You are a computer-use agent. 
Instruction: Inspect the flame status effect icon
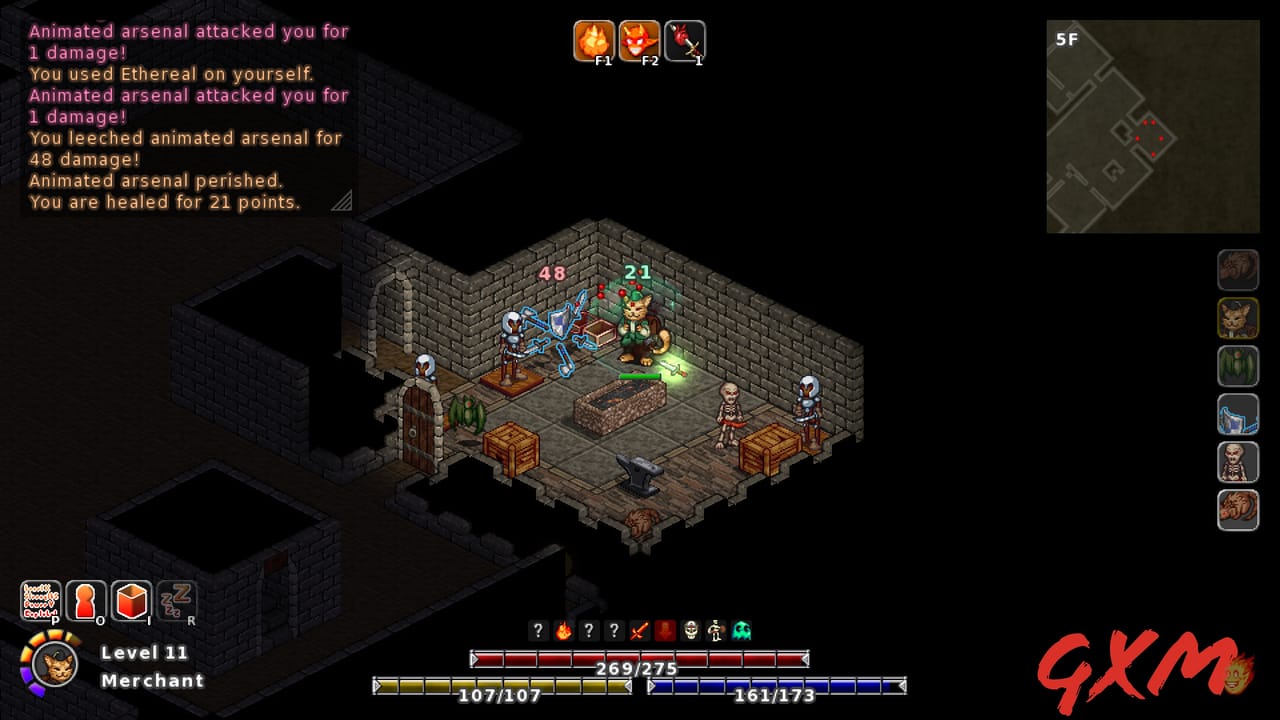tap(563, 631)
